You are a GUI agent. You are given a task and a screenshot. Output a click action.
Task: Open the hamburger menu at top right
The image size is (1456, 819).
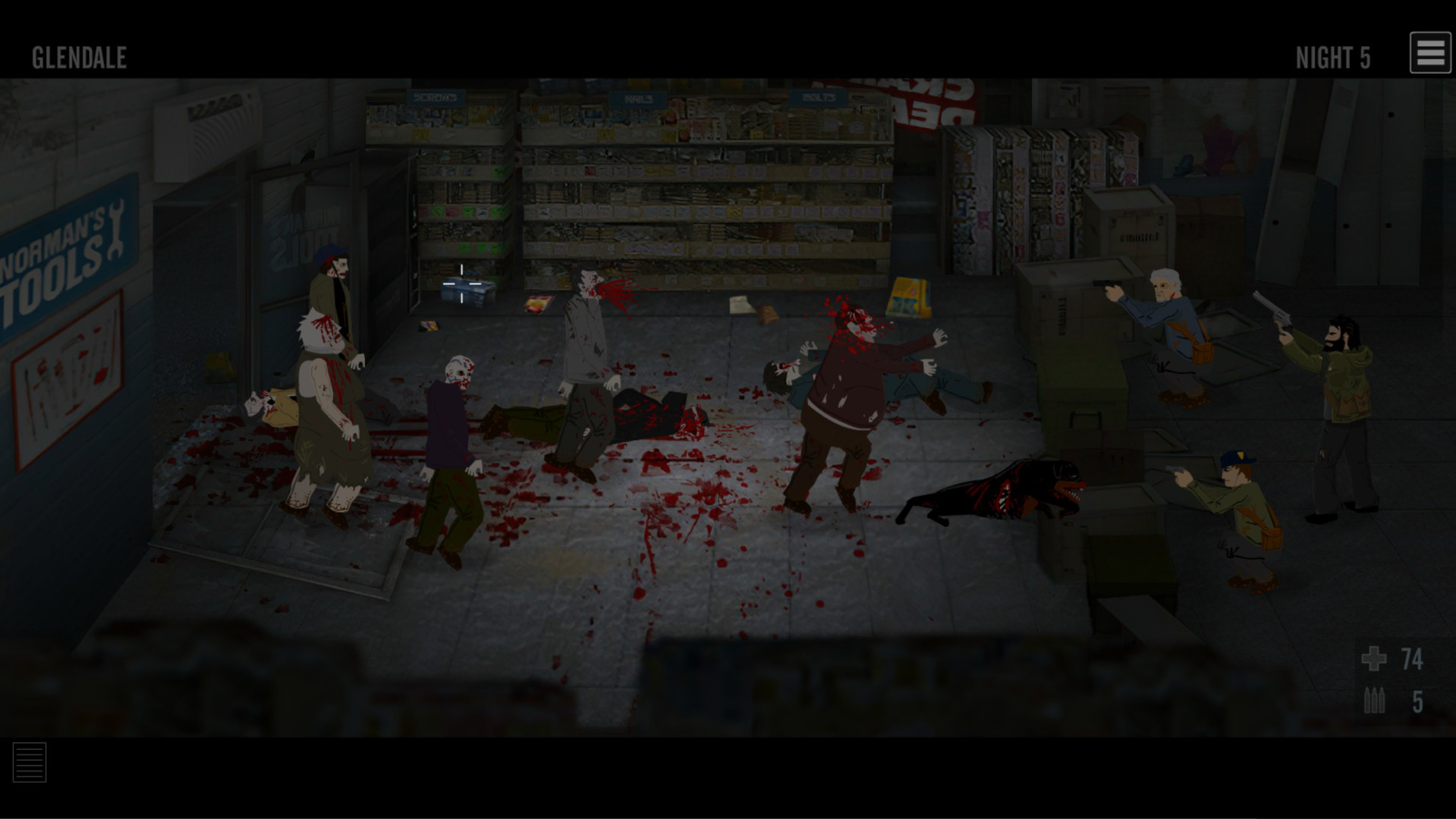(x=1429, y=52)
